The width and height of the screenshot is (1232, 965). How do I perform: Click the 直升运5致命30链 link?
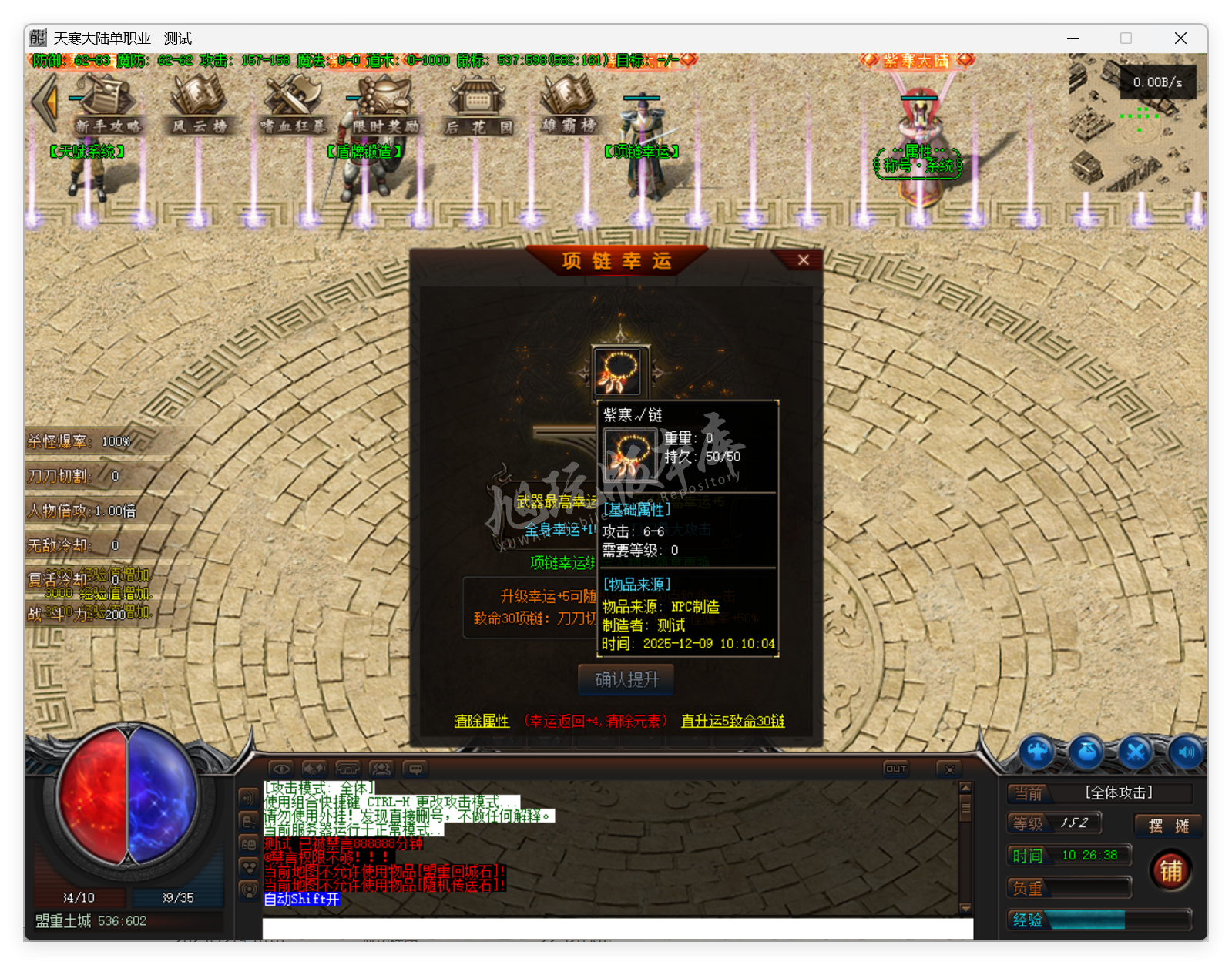tap(732, 721)
